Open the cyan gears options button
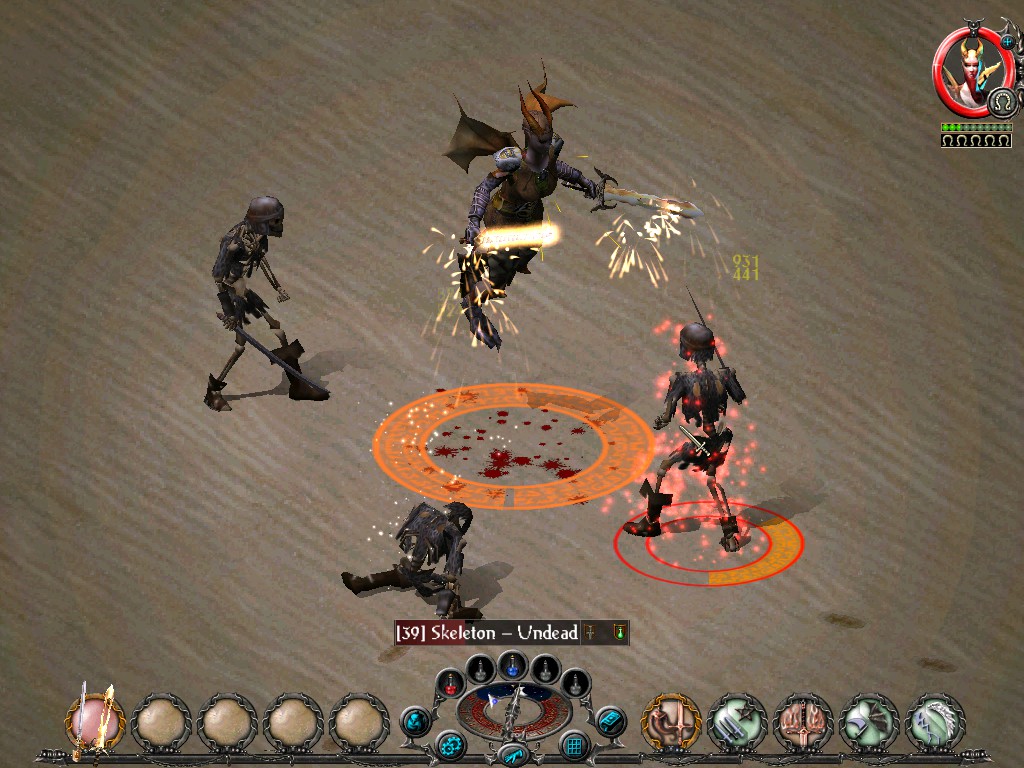This screenshot has height=768, width=1024. [451, 744]
